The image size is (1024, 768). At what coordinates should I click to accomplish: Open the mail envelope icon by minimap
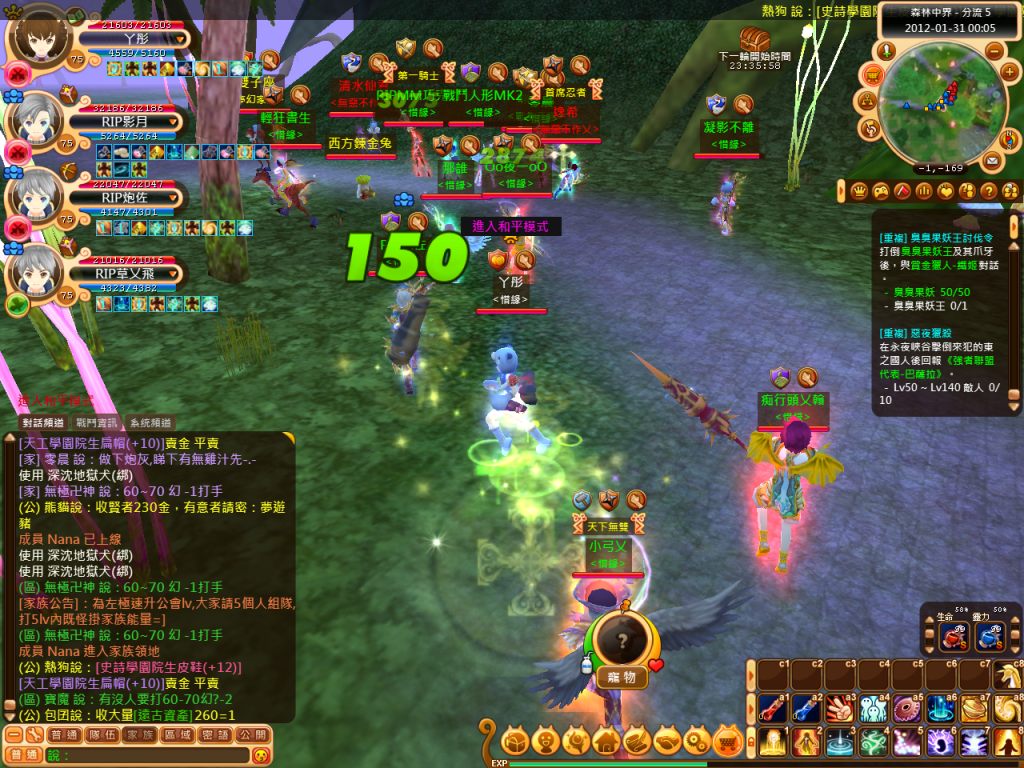[992, 160]
